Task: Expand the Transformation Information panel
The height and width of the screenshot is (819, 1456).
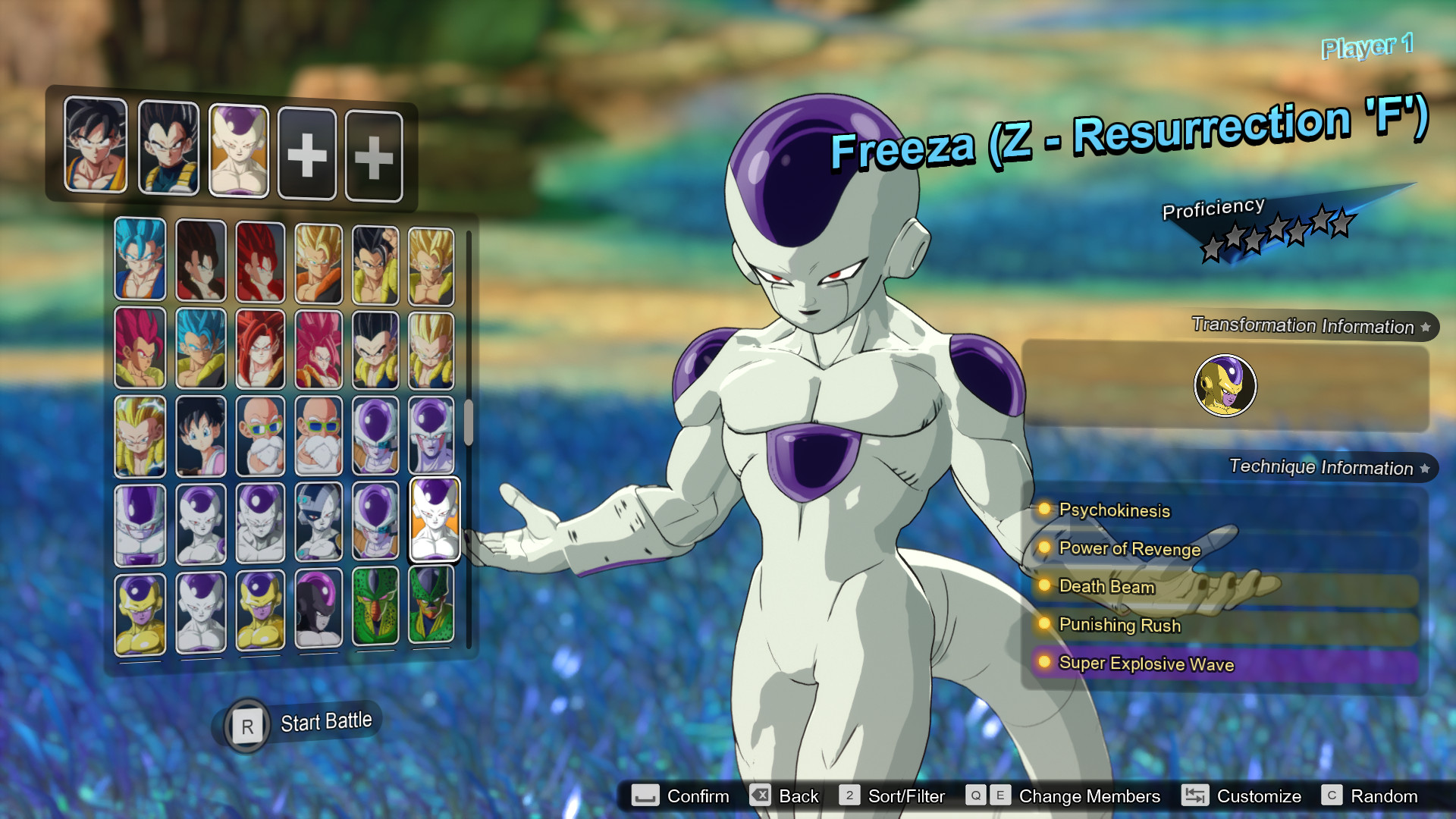Action: [x=1304, y=327]
